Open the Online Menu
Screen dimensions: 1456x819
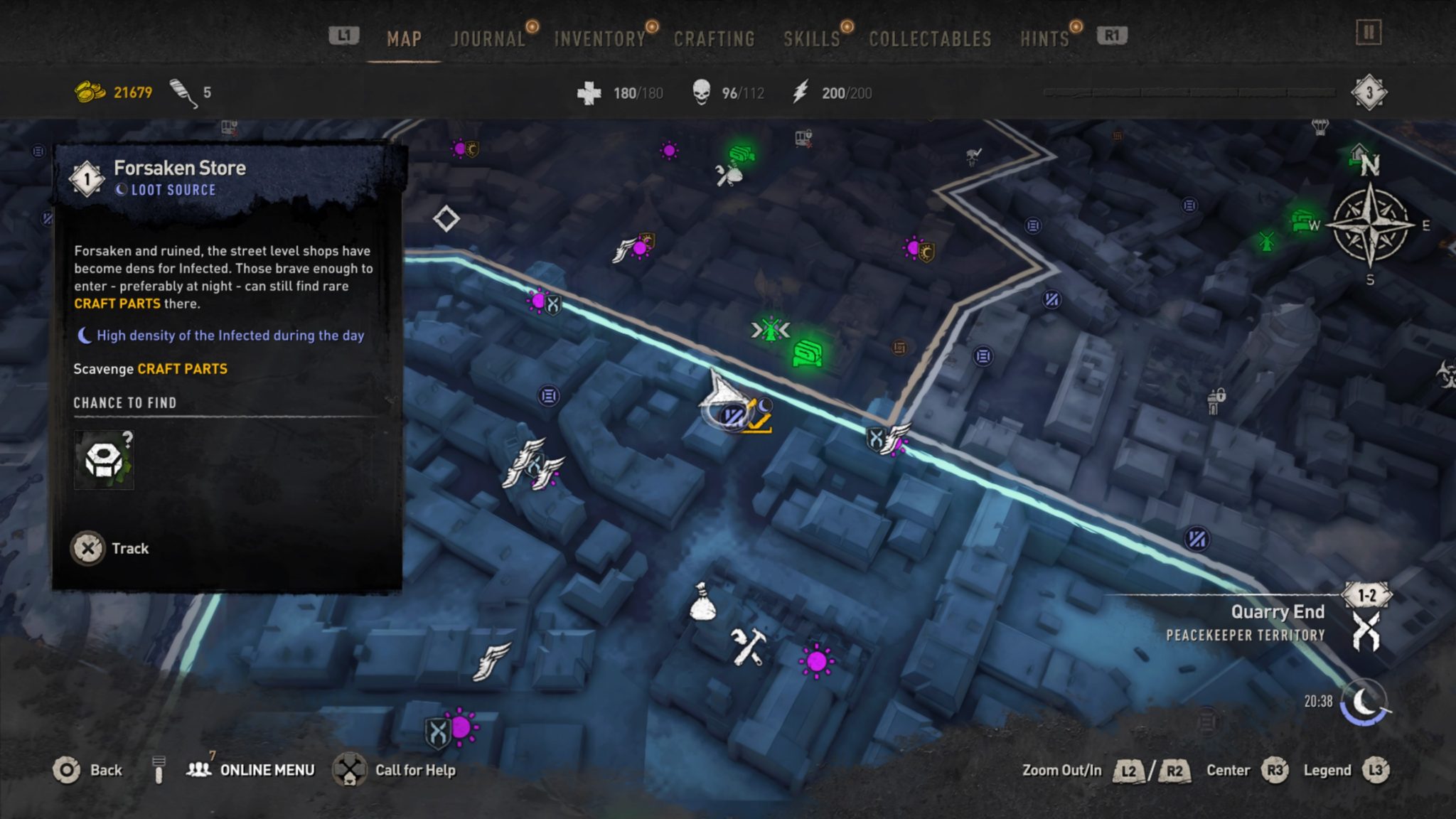point(265,770)
